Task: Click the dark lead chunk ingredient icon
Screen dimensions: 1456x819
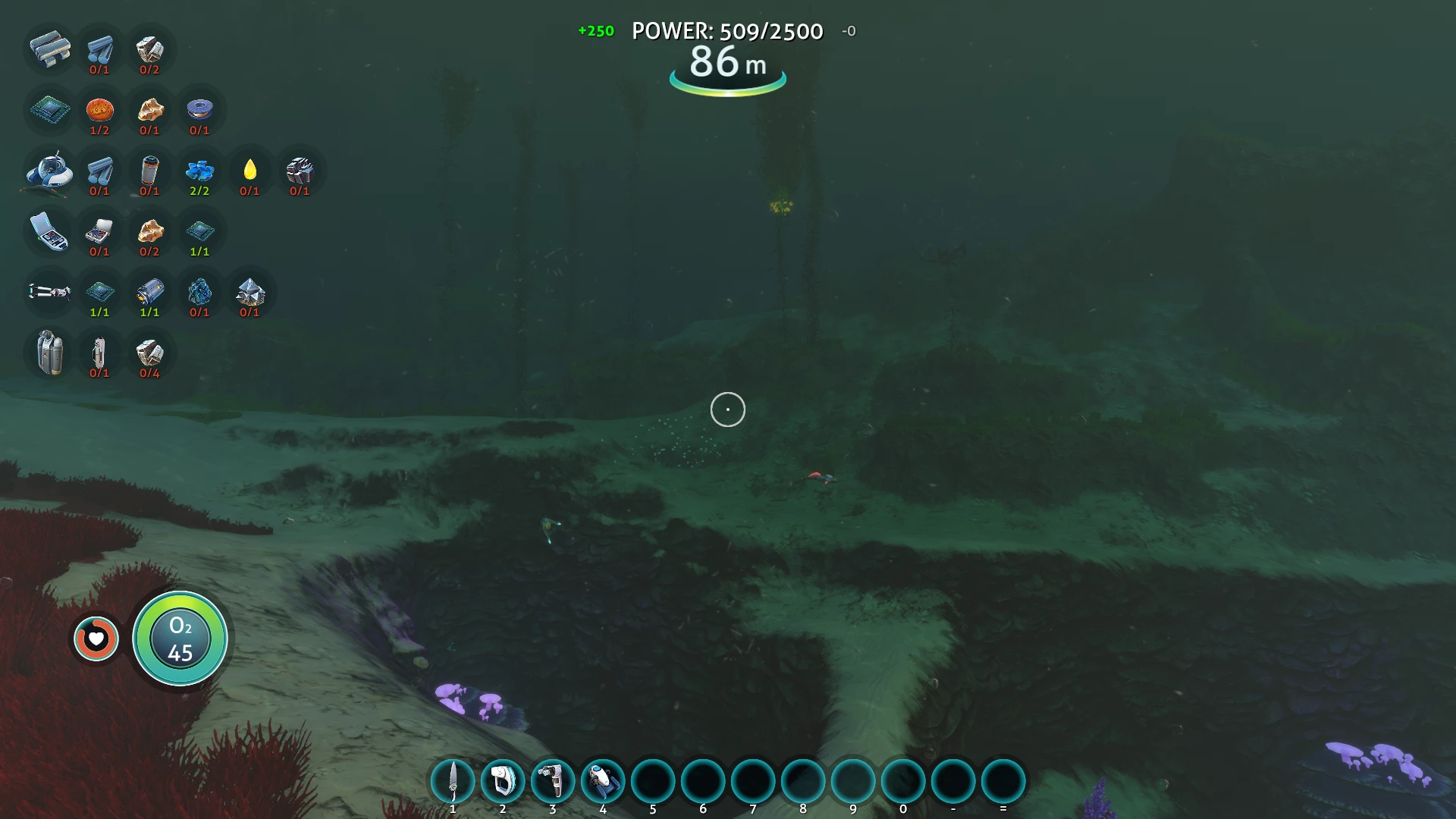Action: pyautogui.click(x=300, y=171)
